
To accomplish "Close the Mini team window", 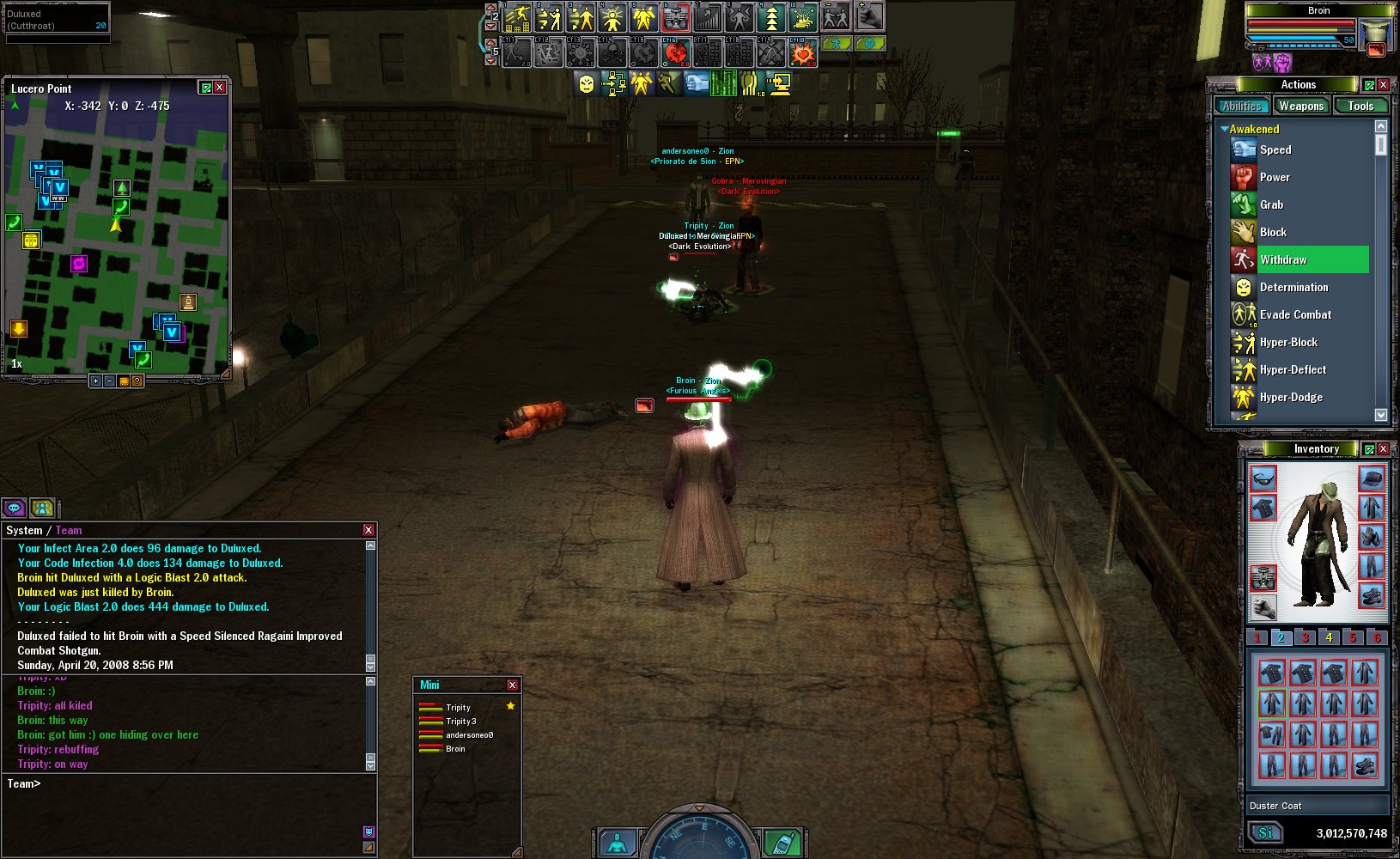I will [512, 685].
